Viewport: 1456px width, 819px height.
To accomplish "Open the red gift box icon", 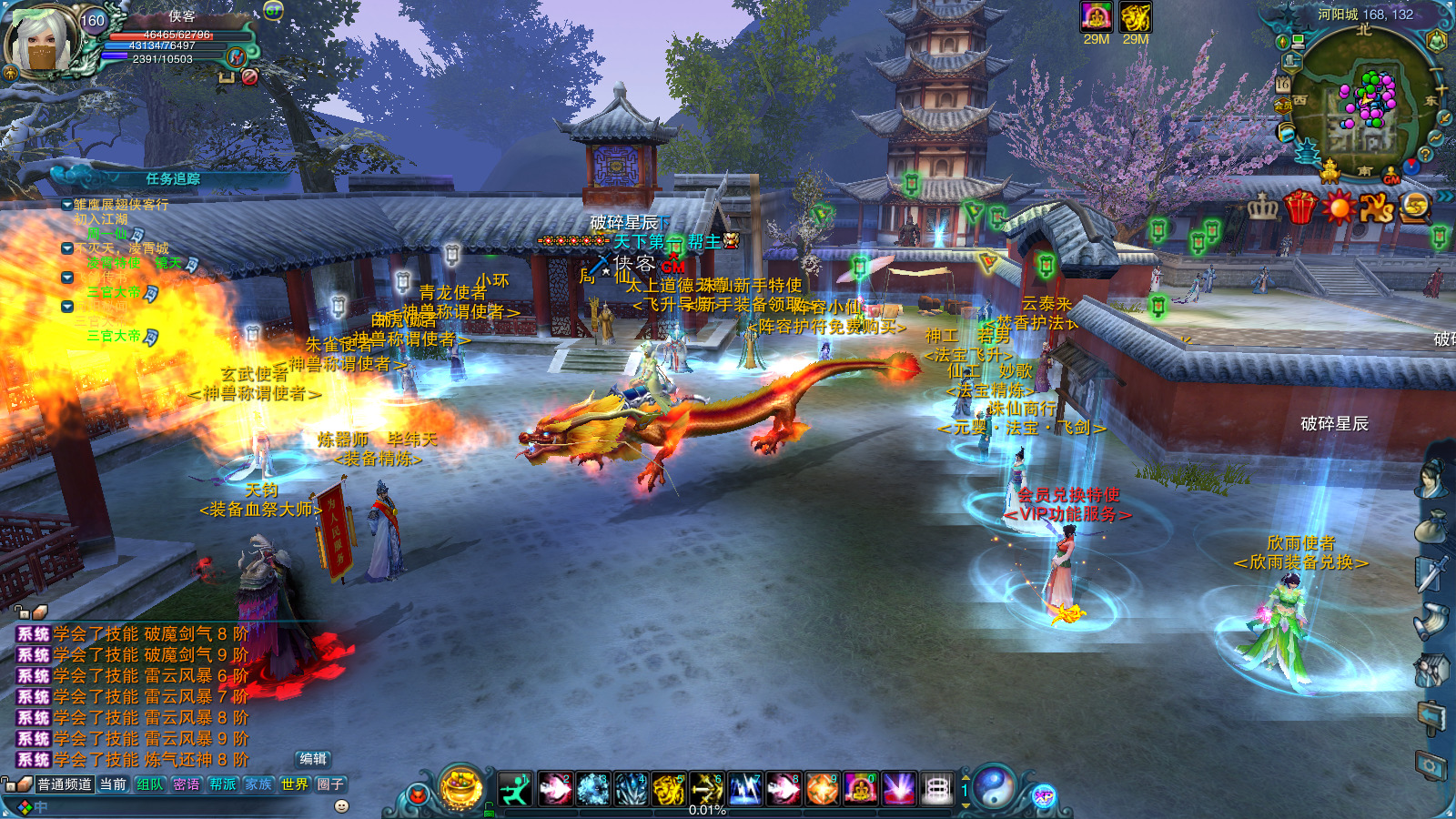I will tap(1300, 207).
